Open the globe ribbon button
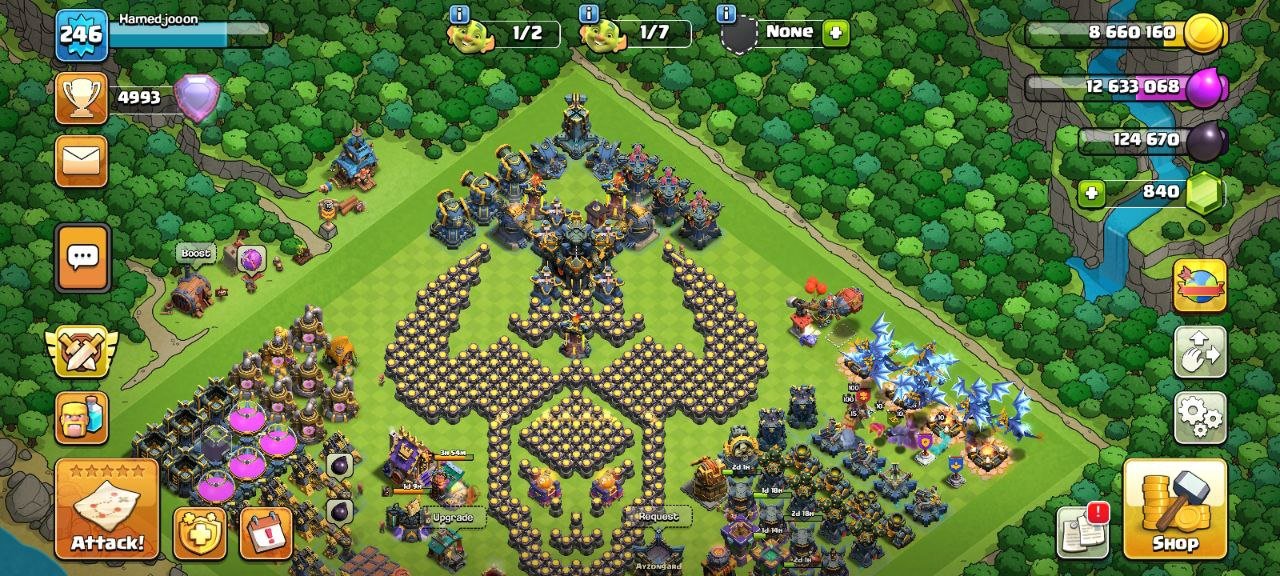Screen dimensions: 1280x576 1200,286
